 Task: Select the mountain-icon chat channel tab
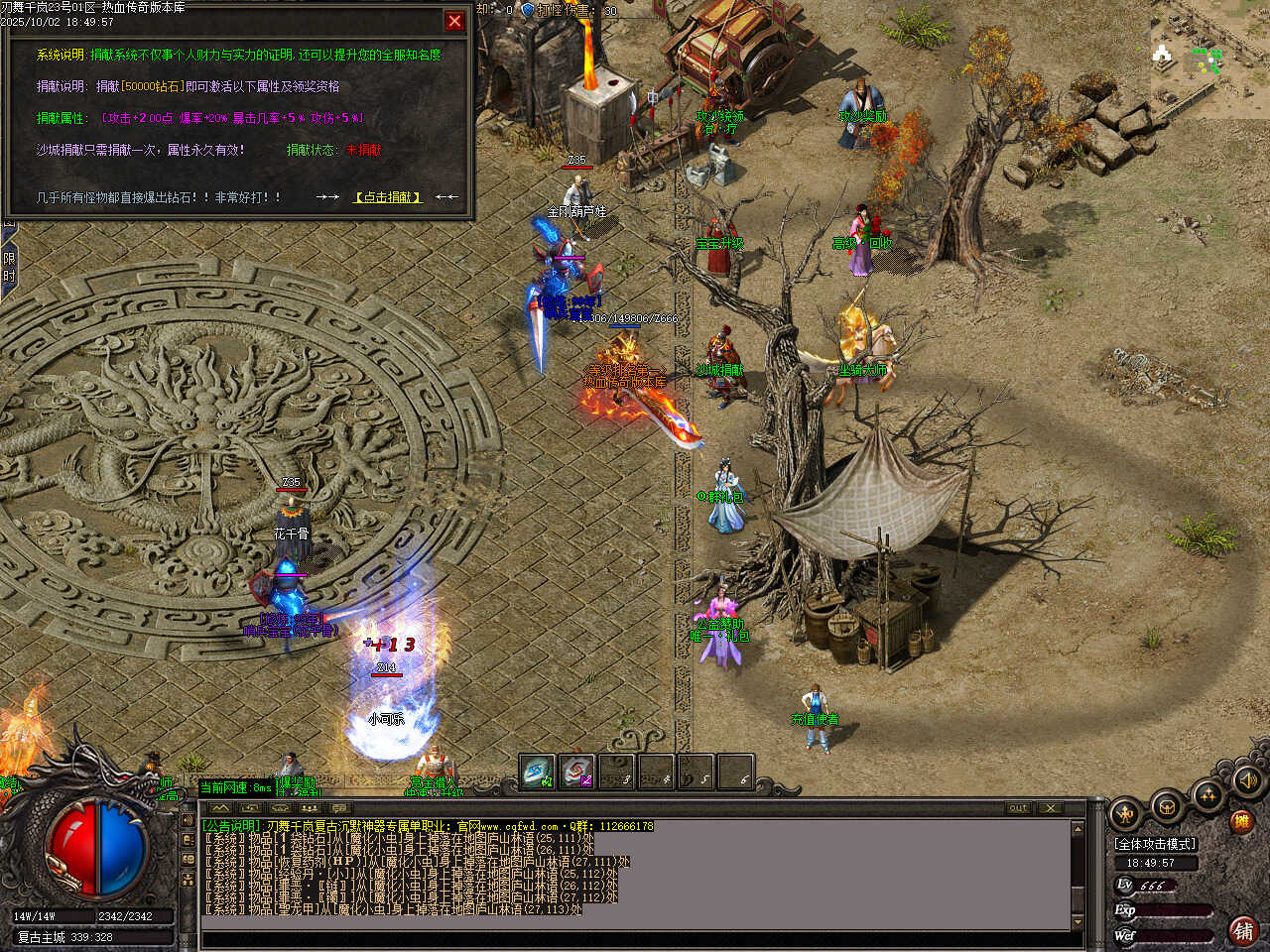pos(220,808)
